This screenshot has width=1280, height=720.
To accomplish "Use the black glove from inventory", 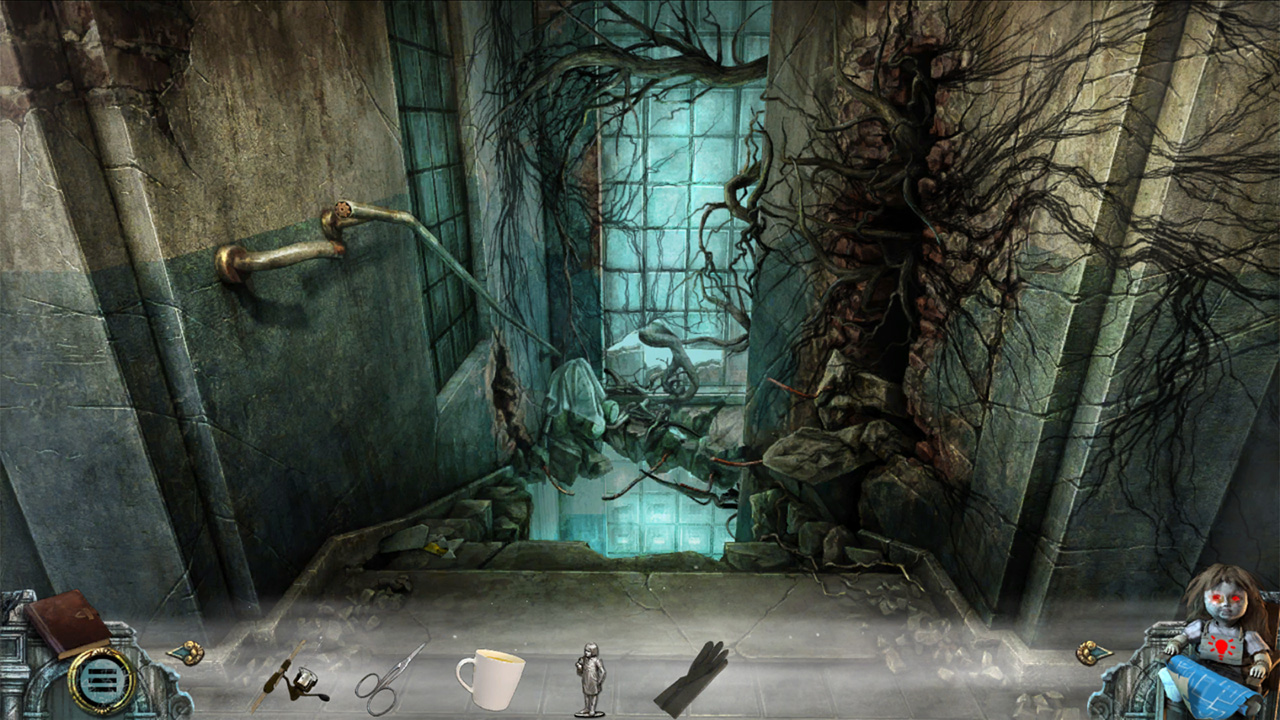I will point(693,678).
